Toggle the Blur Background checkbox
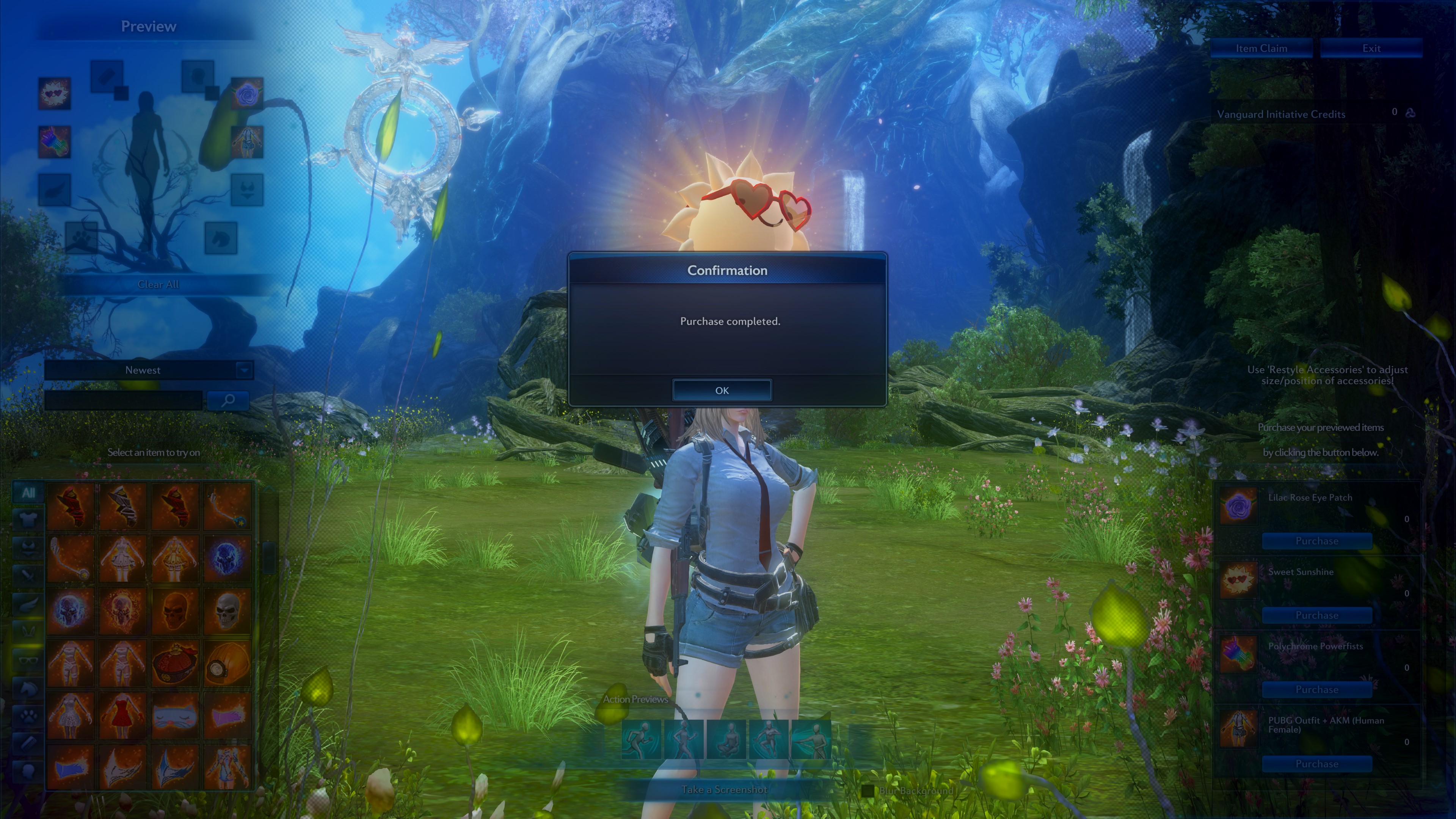The width and height of the screenshot is (1456, 819). [868, 791]
